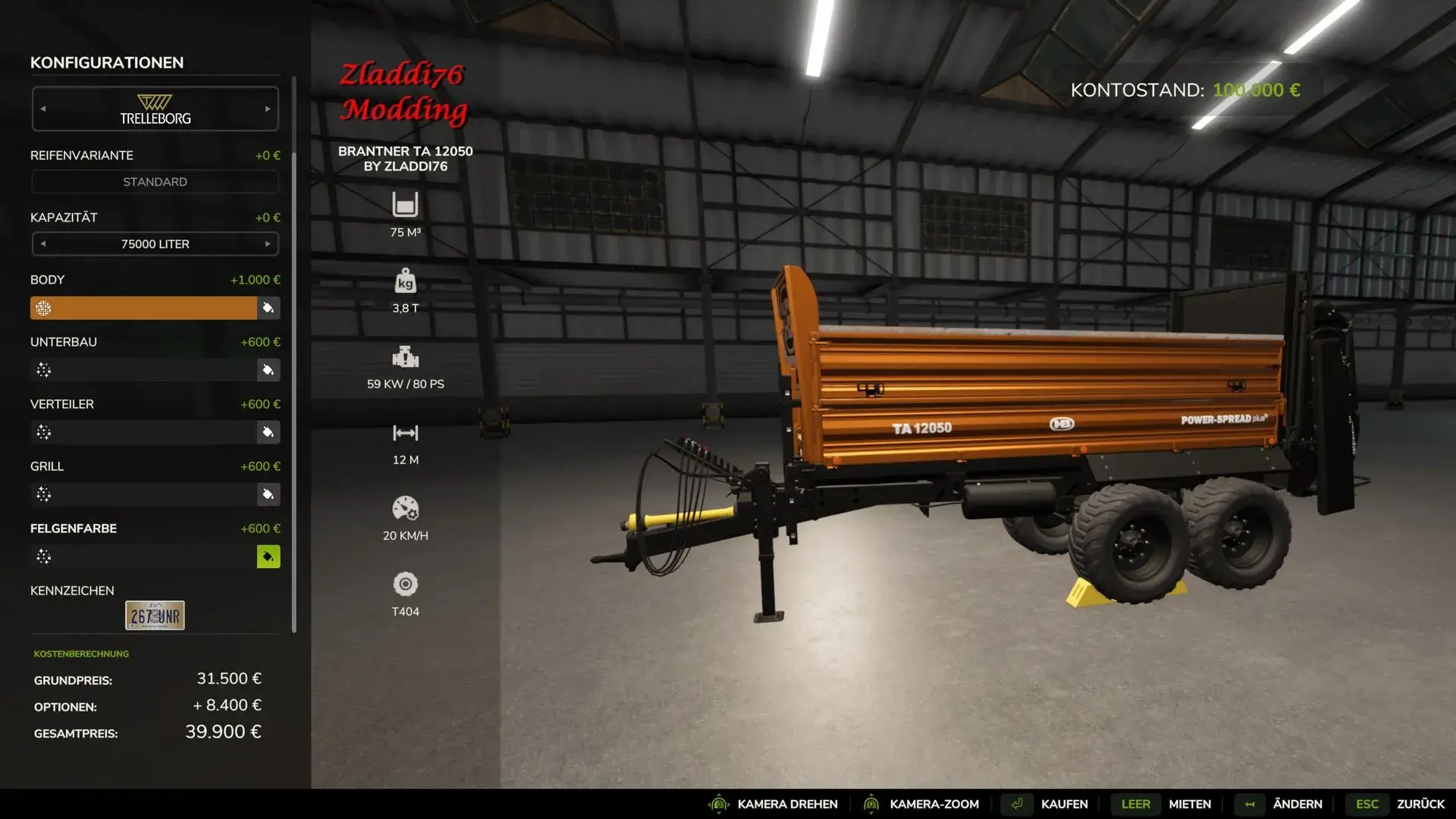Activate the green Felgenfarbe paint button
This screenshot has height=819, width=1456.
[268, 557]
